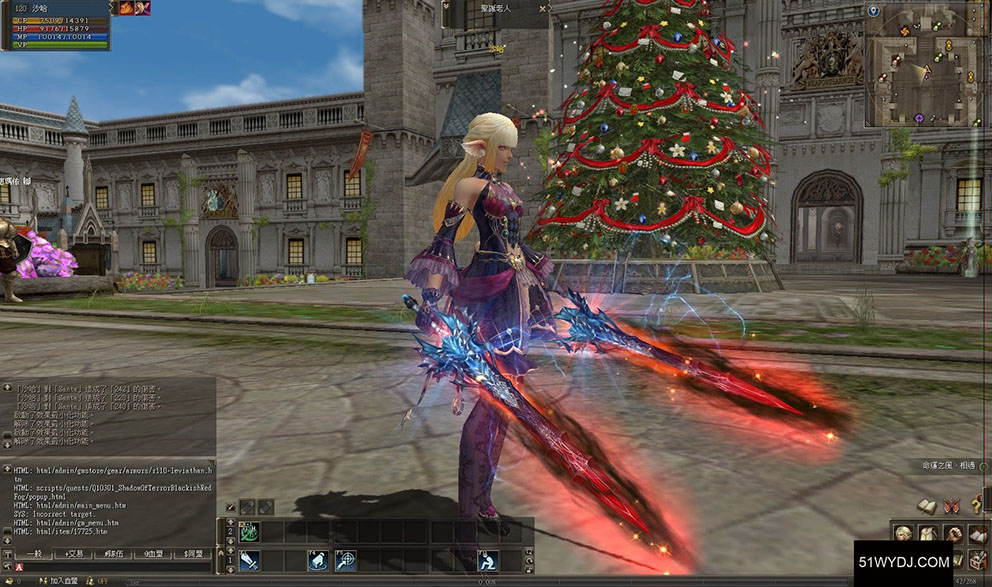Open the character face menu icon
Image resolution: width=992 pixels, height=587 pixels.
click(903, 534)
